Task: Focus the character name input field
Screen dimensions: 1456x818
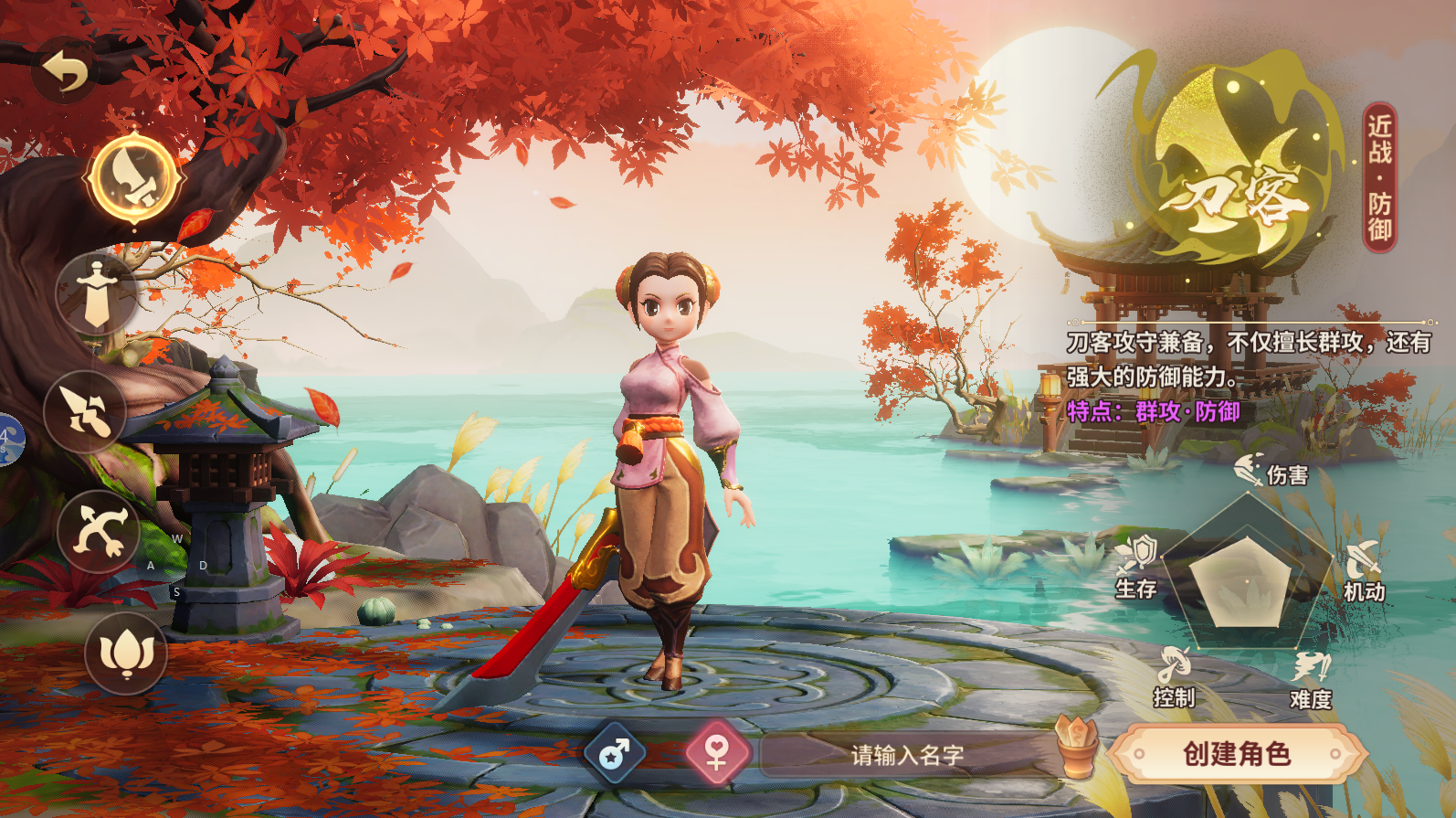Action: click(x=907, y=755)
